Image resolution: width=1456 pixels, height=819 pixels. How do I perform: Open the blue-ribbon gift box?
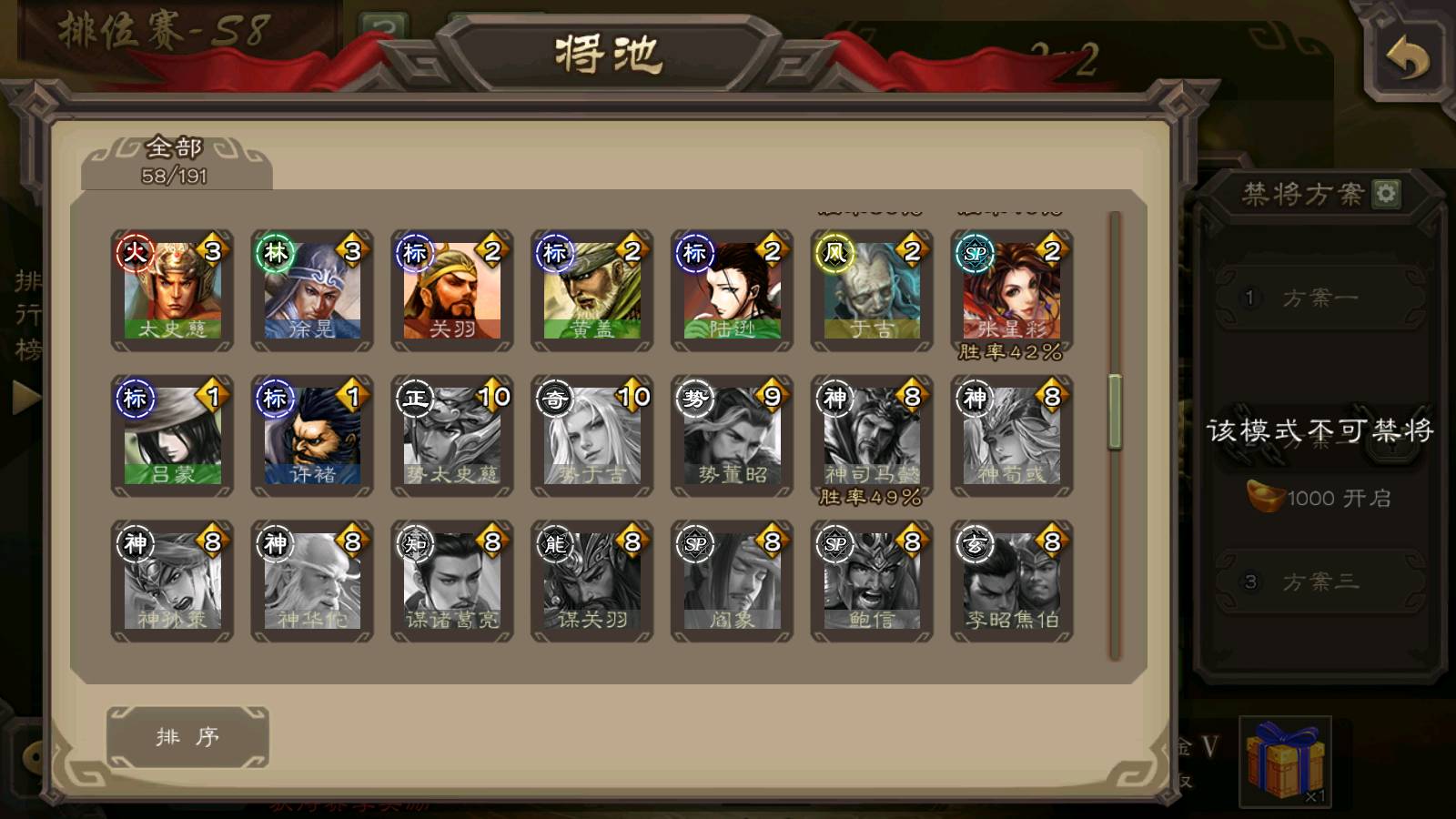1285,762
